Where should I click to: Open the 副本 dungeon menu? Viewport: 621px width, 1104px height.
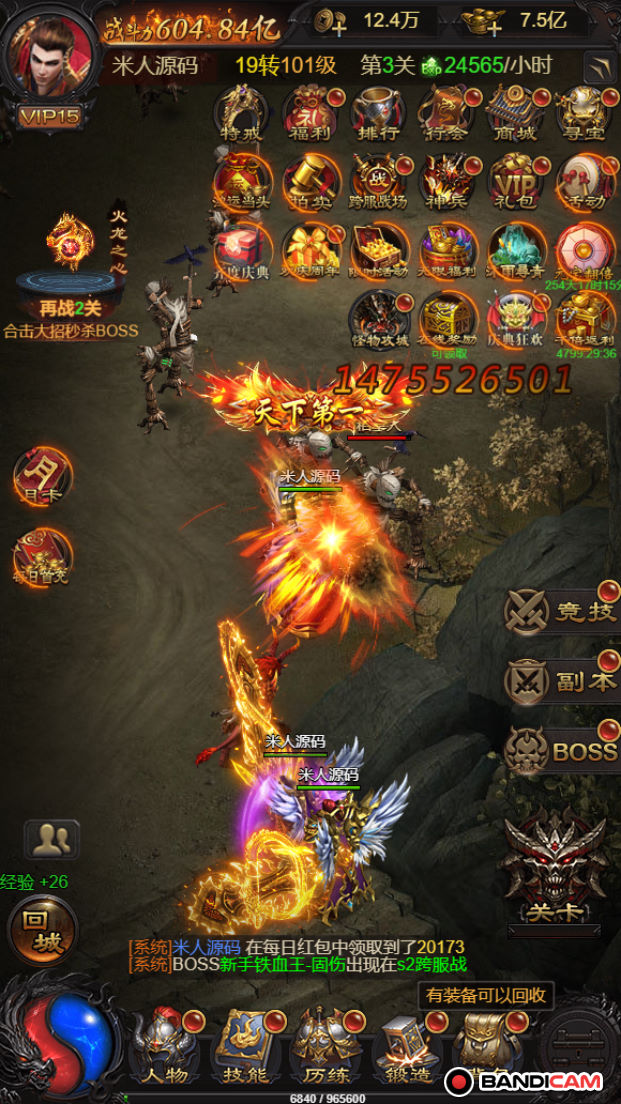click(x=562, y=682)
